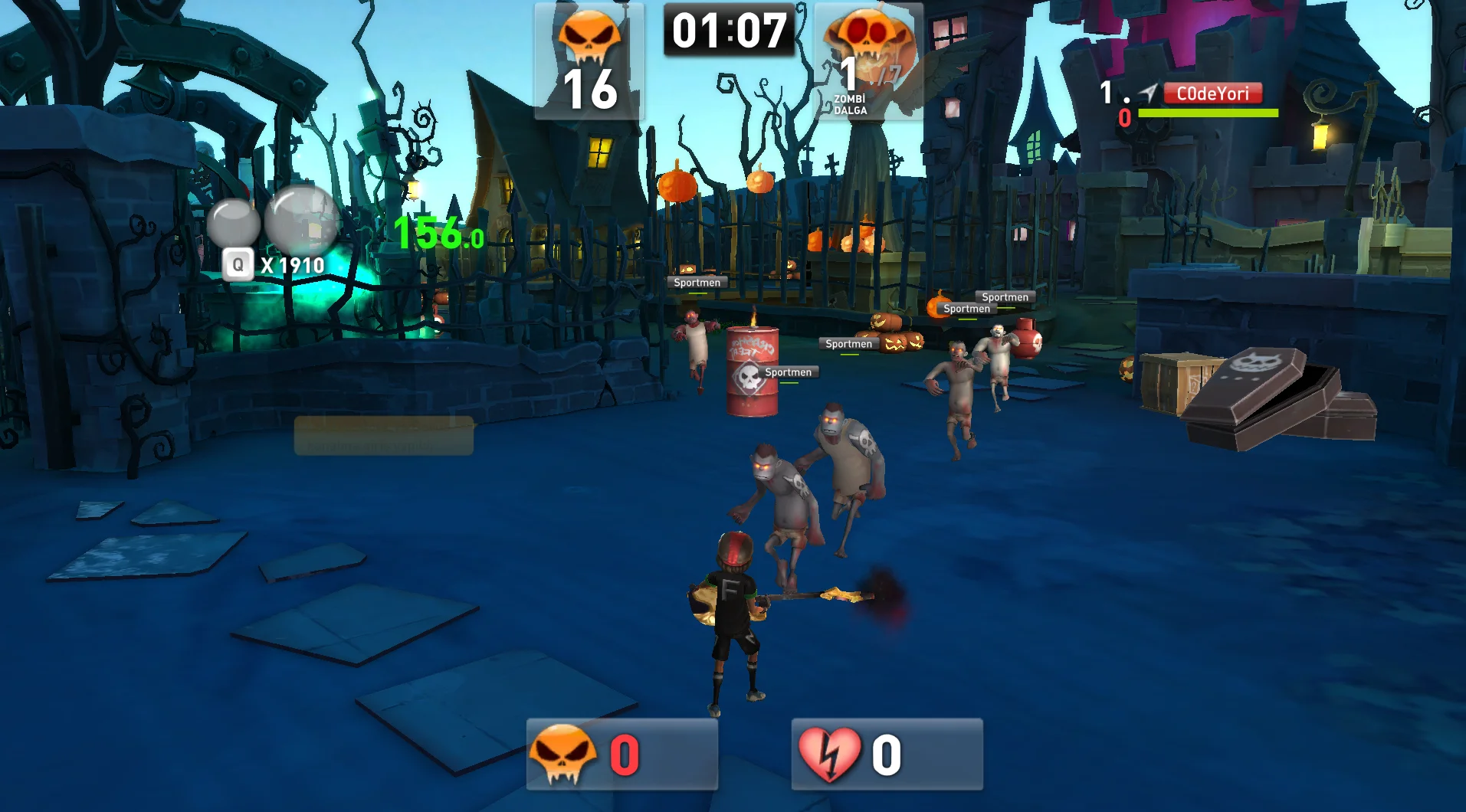Select the C0deYori player row in the leaderboard
The height and width of the screenshot is (812, 1466).
click(1212, 94)
